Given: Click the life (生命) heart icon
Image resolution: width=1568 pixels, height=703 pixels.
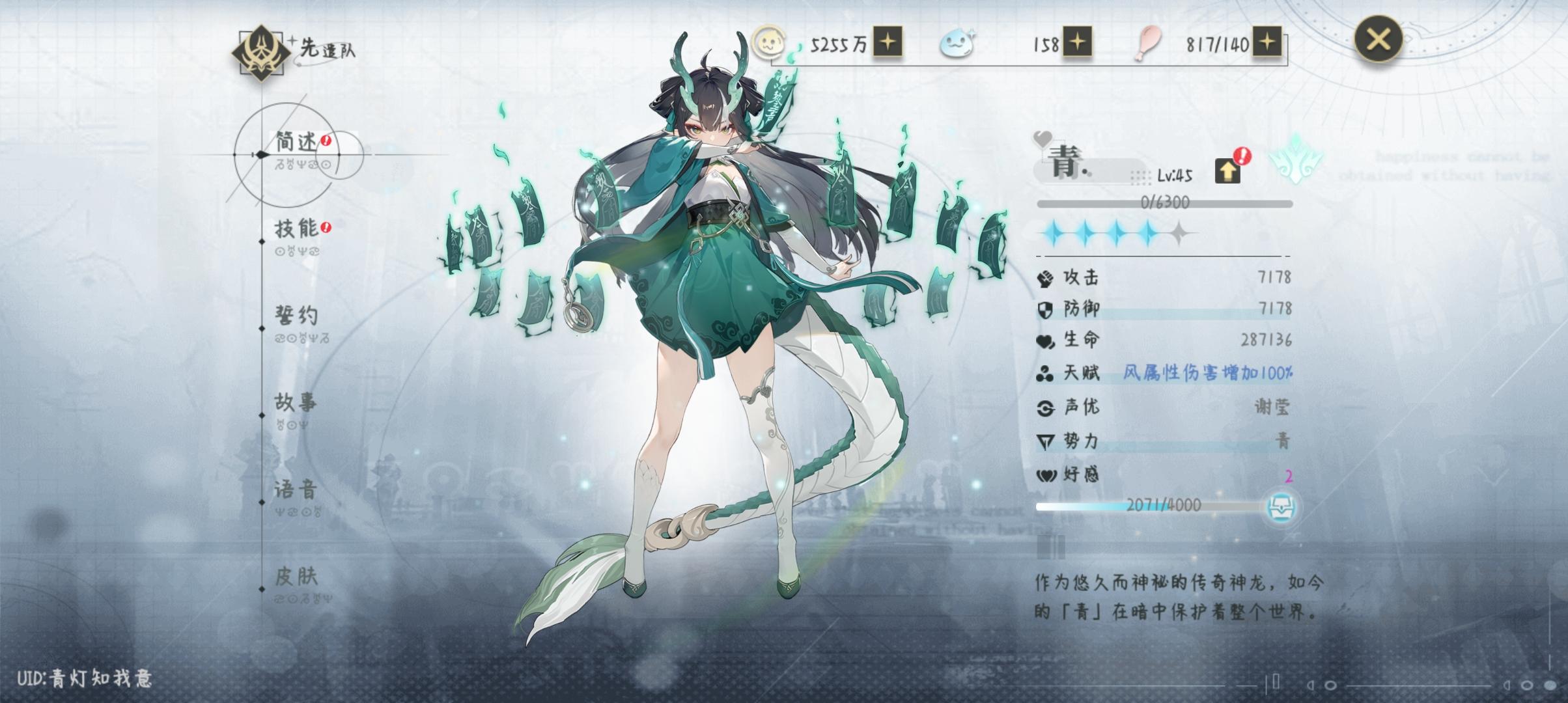Looking at the screenshot, I should (1045, 342).
